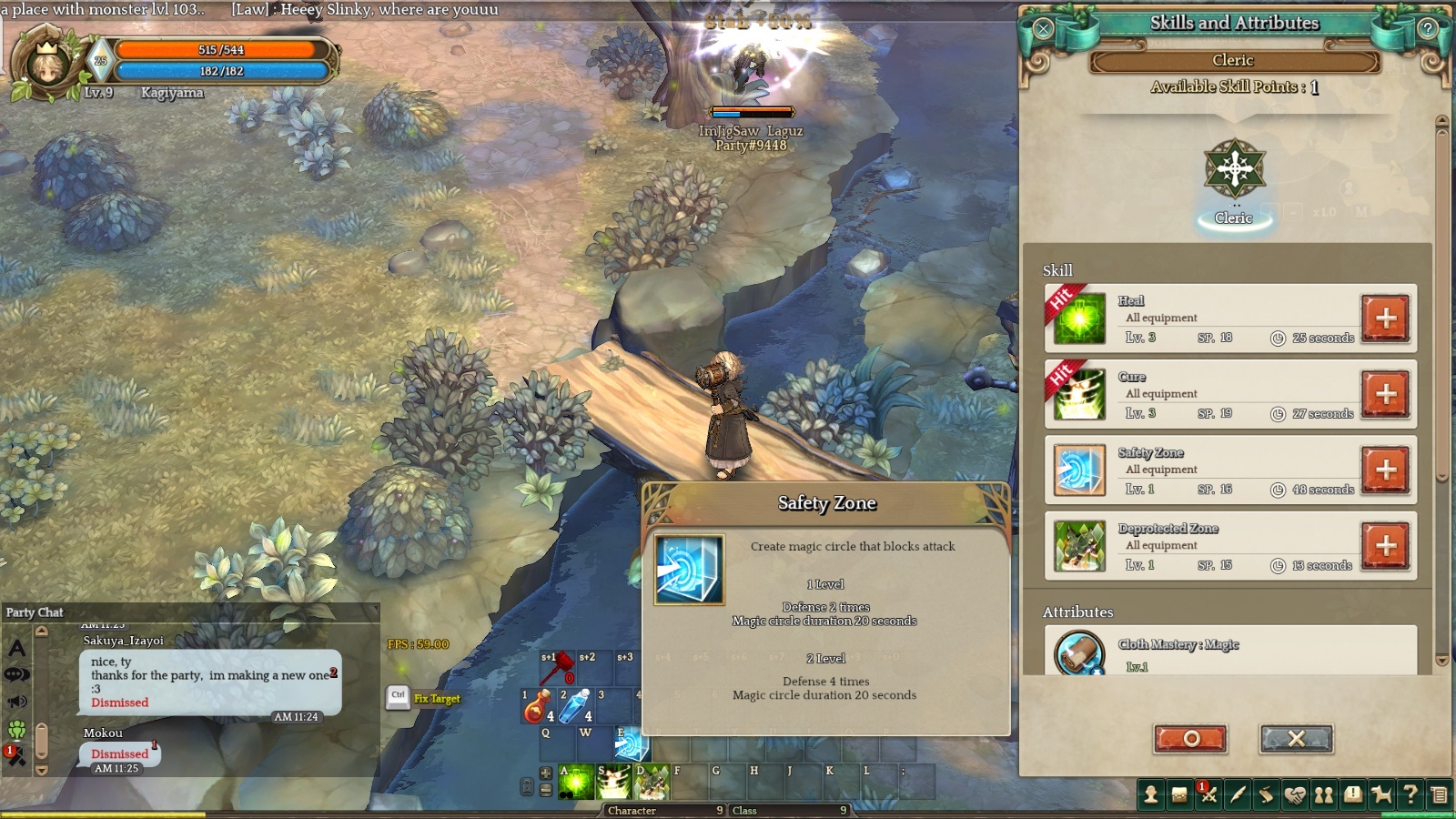Raise the Cure skill level
The image size is (1456, 819).
(1385, 394)
